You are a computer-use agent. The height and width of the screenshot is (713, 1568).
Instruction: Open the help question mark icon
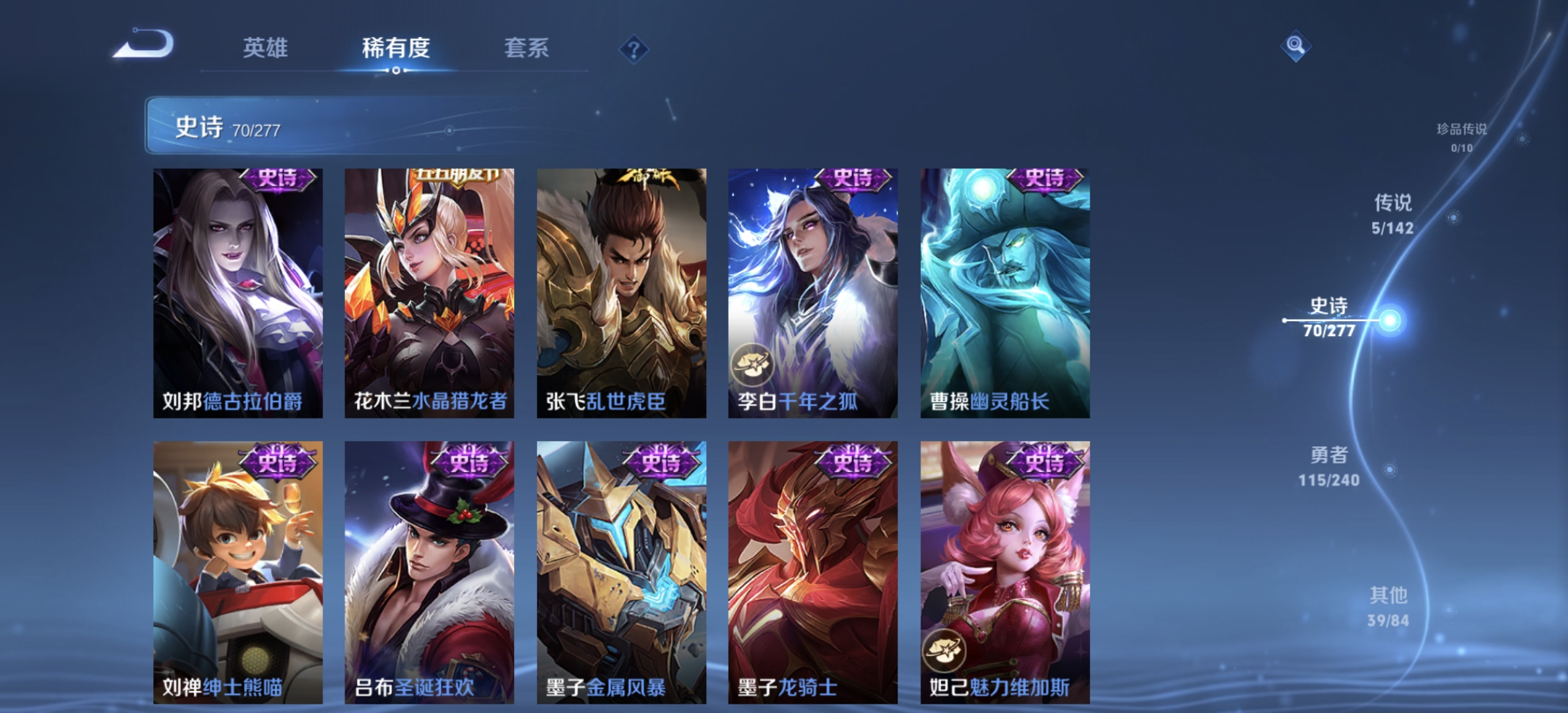pyautogui.click(x=634, y=48)
